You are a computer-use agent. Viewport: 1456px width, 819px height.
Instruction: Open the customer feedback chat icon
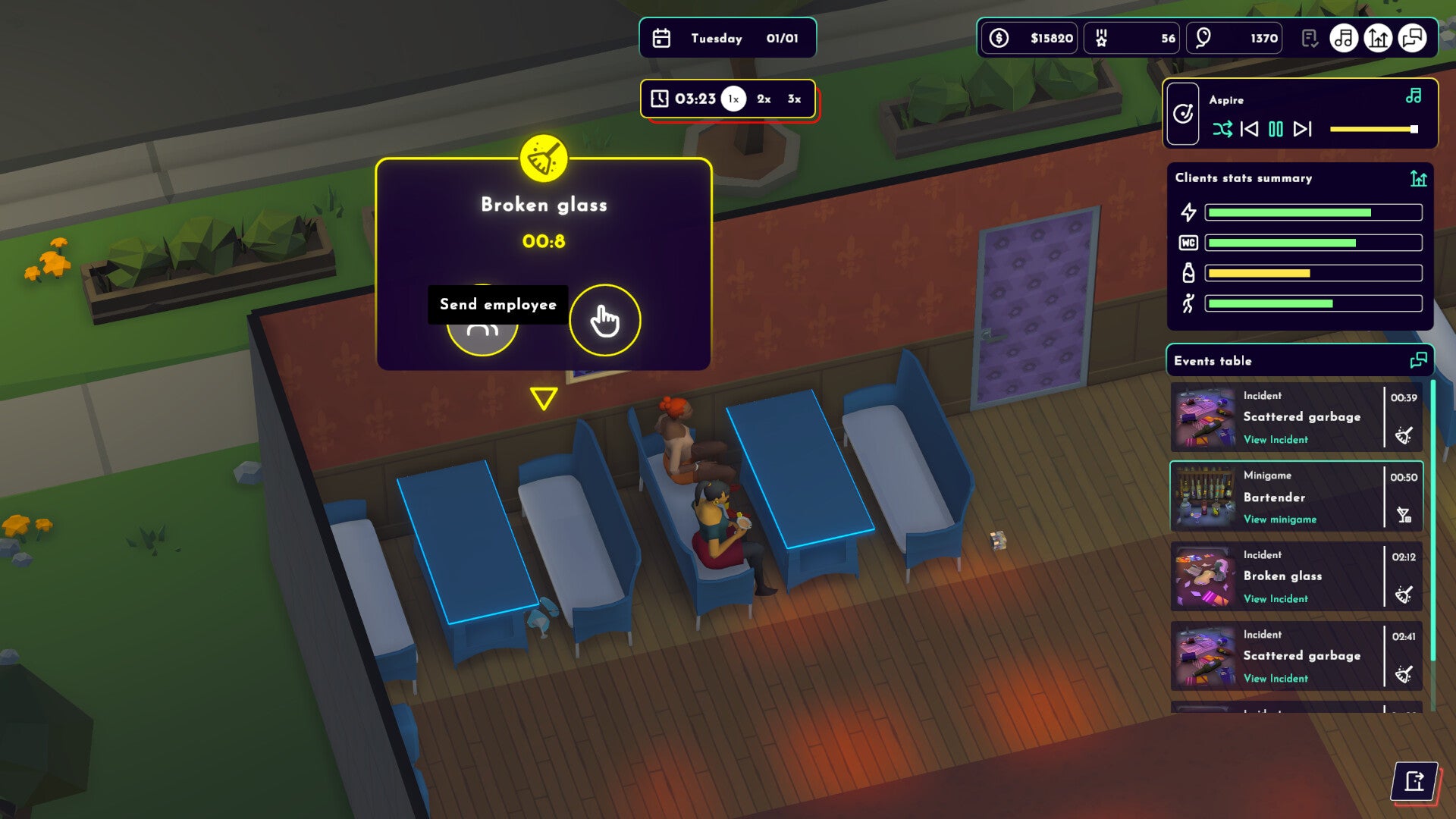click(1414, 38)
